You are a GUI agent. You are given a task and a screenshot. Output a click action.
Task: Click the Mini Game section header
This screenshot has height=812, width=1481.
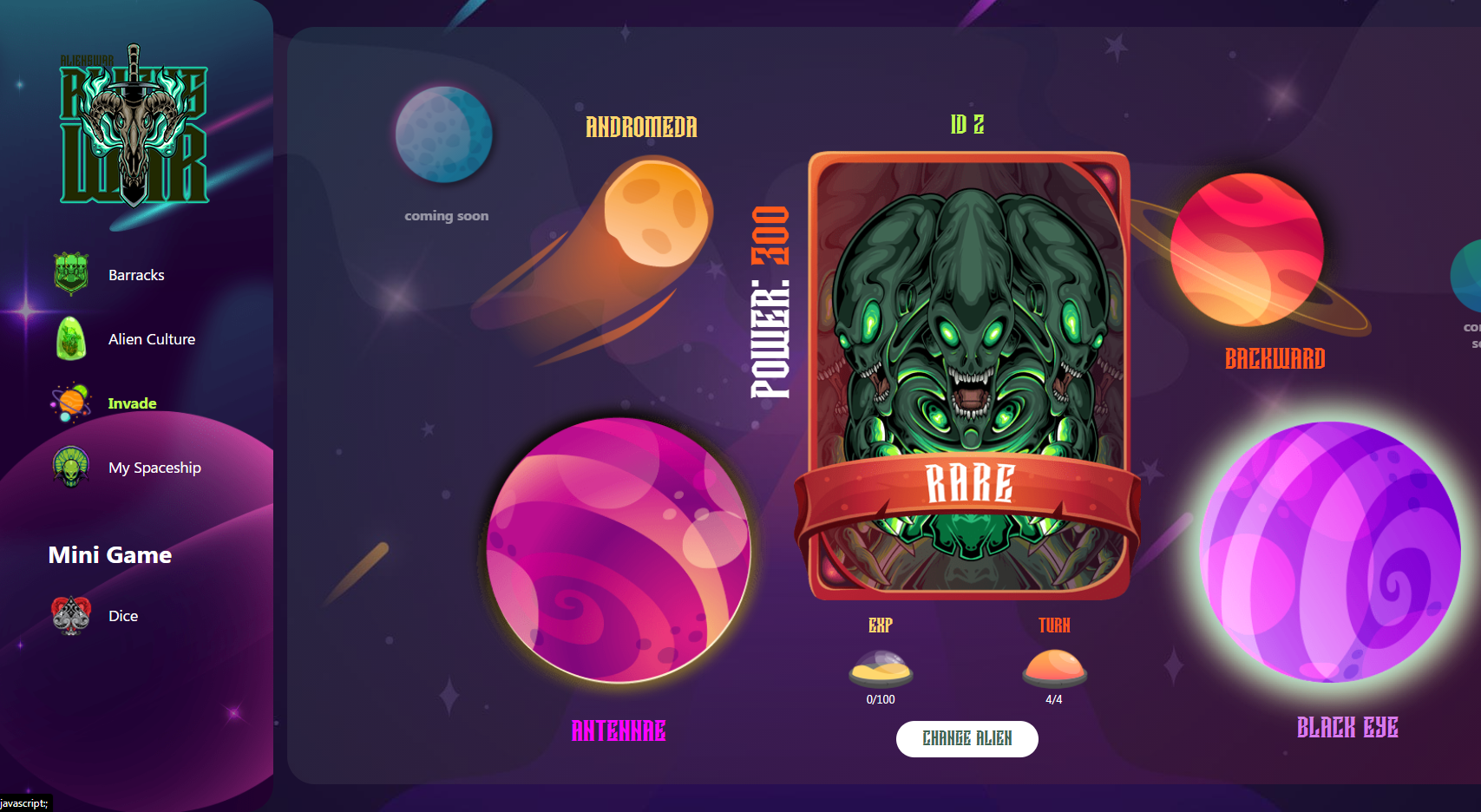tap(109, 555)
